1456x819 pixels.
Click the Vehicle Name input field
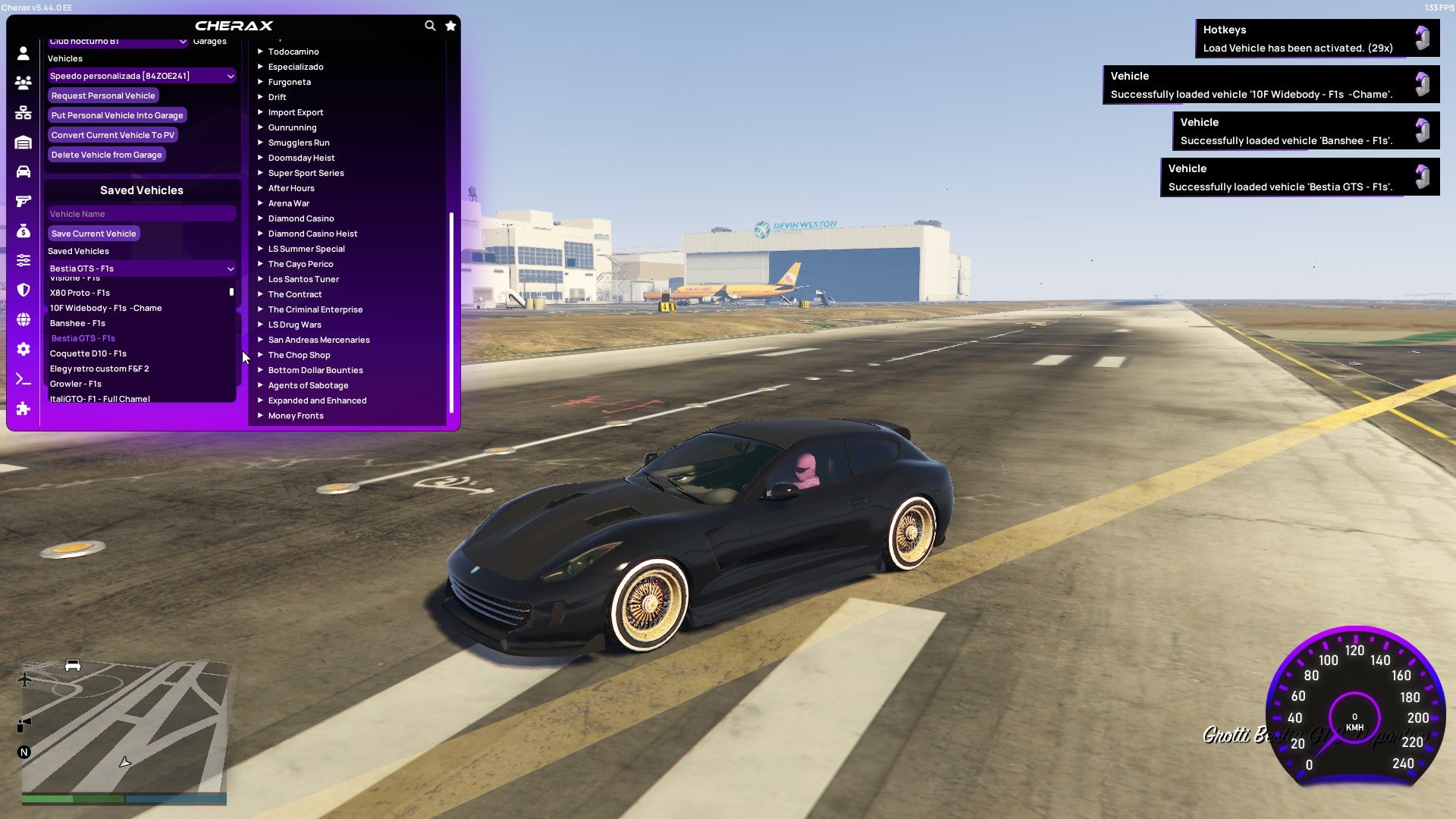click(141, 214)
